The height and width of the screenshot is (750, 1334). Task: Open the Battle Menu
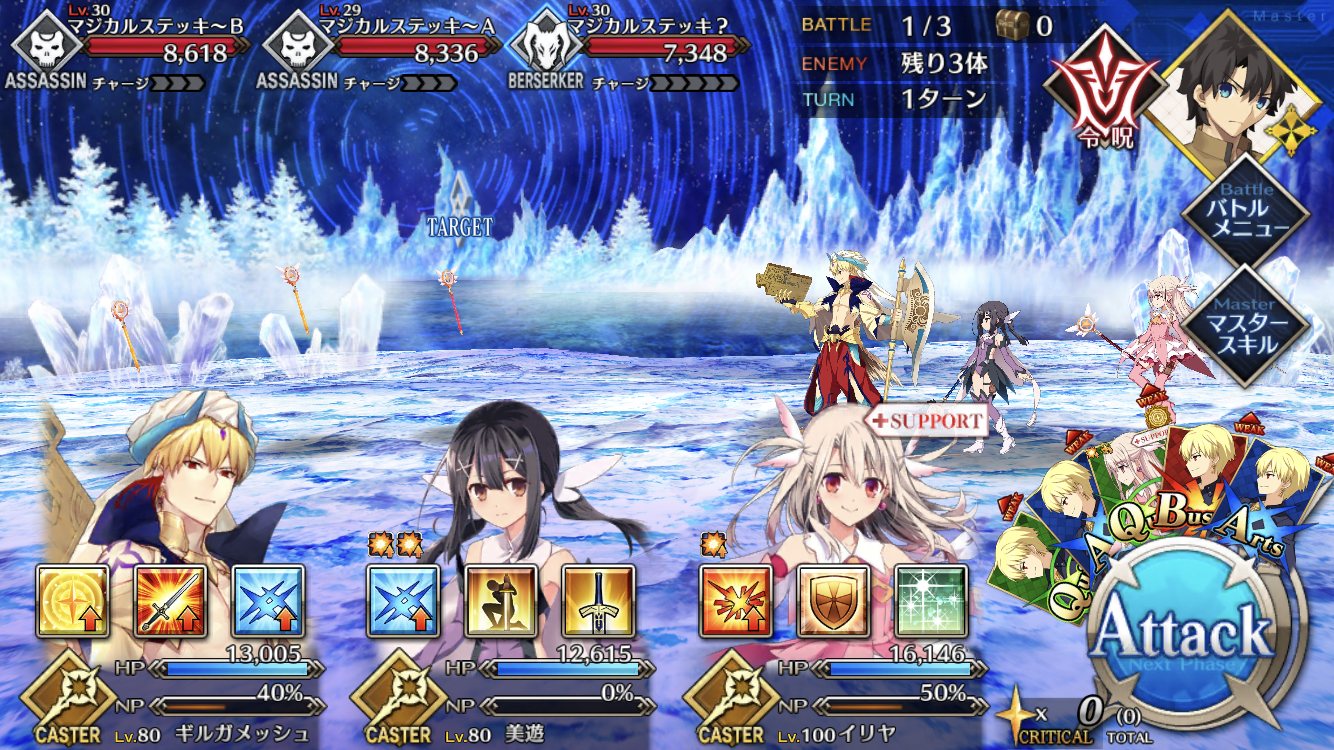1244,209
